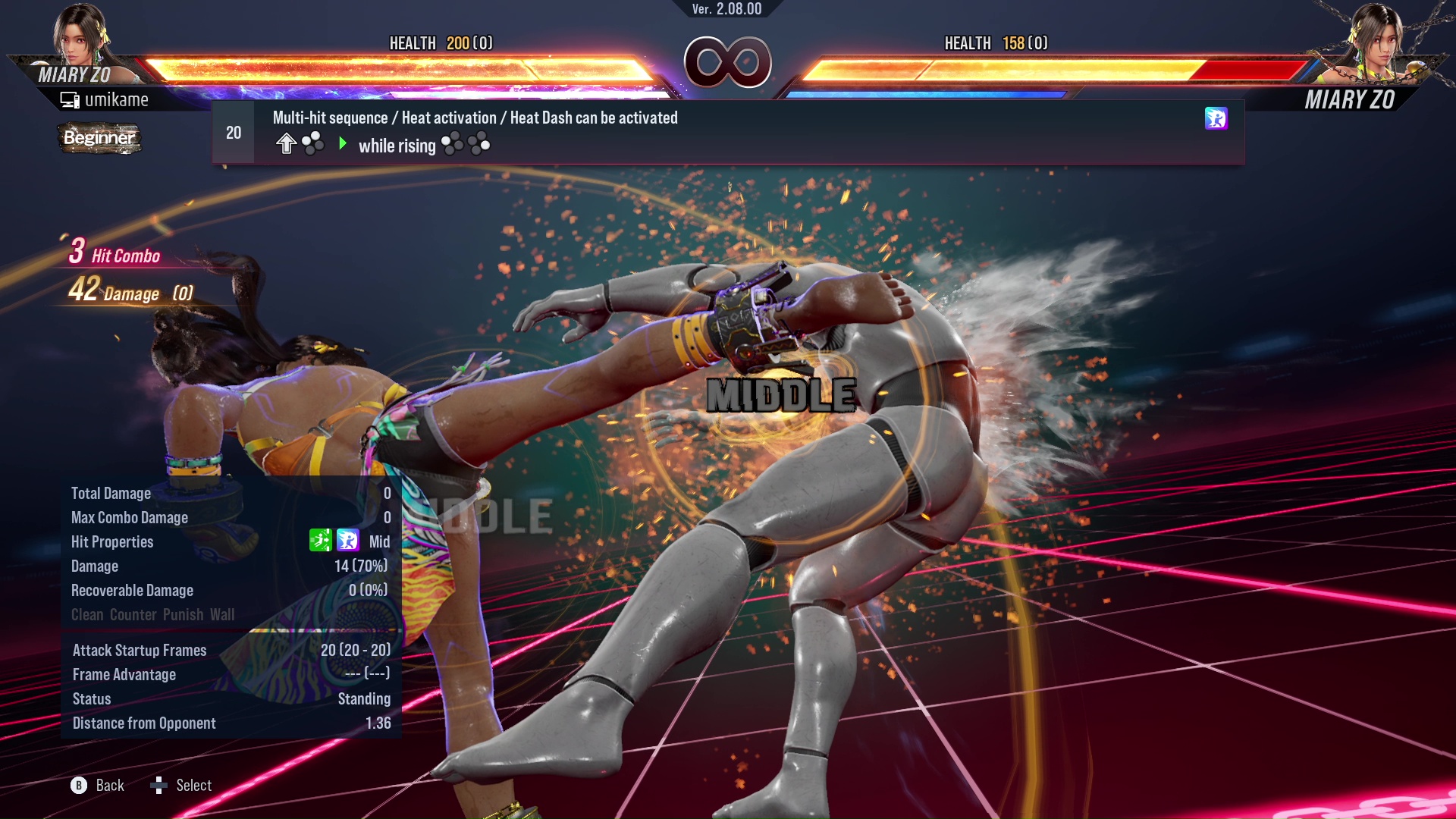Click the Heat icon on the combo banner
The height and width of the screenshot is (819, 1456).
[x=1216, y=120]
